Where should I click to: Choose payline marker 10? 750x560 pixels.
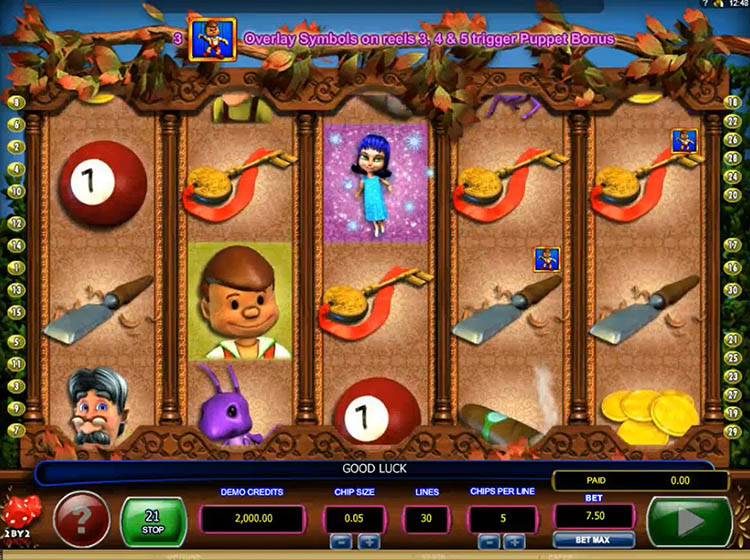click(16, 191)
